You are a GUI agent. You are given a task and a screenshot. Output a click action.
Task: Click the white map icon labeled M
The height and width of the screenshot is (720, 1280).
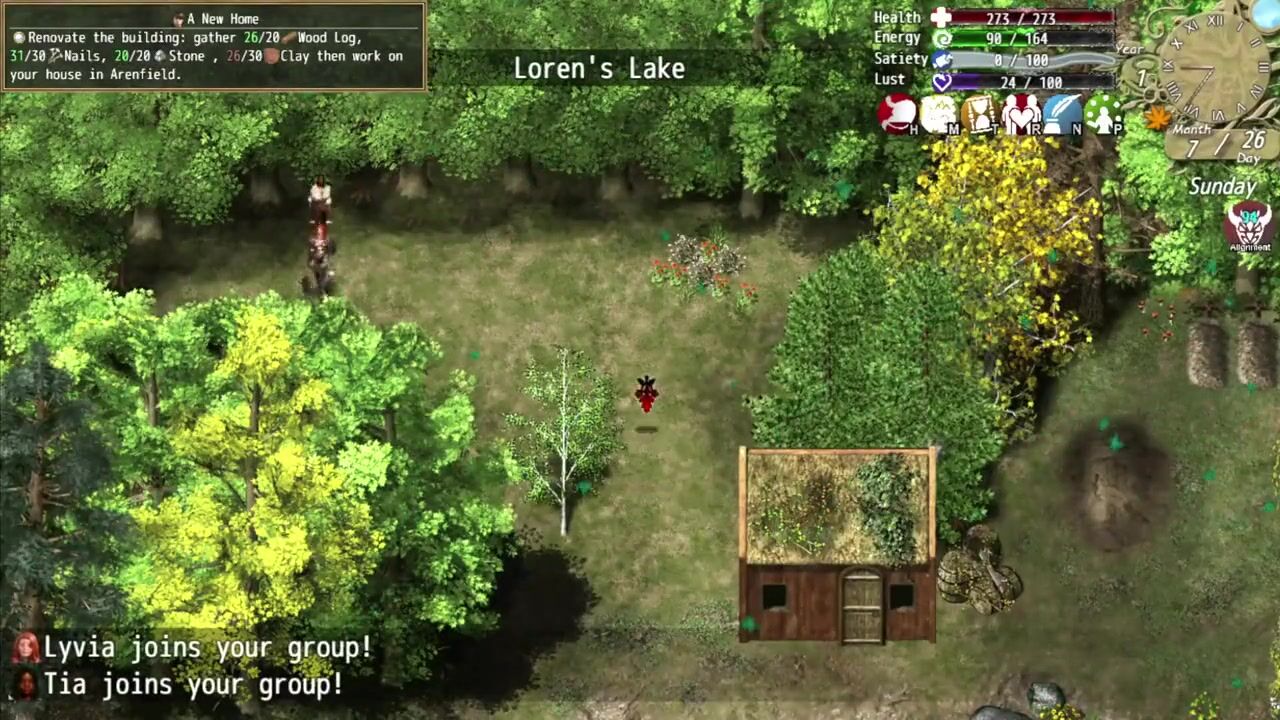pyautogui.click(x=938, y=114)
